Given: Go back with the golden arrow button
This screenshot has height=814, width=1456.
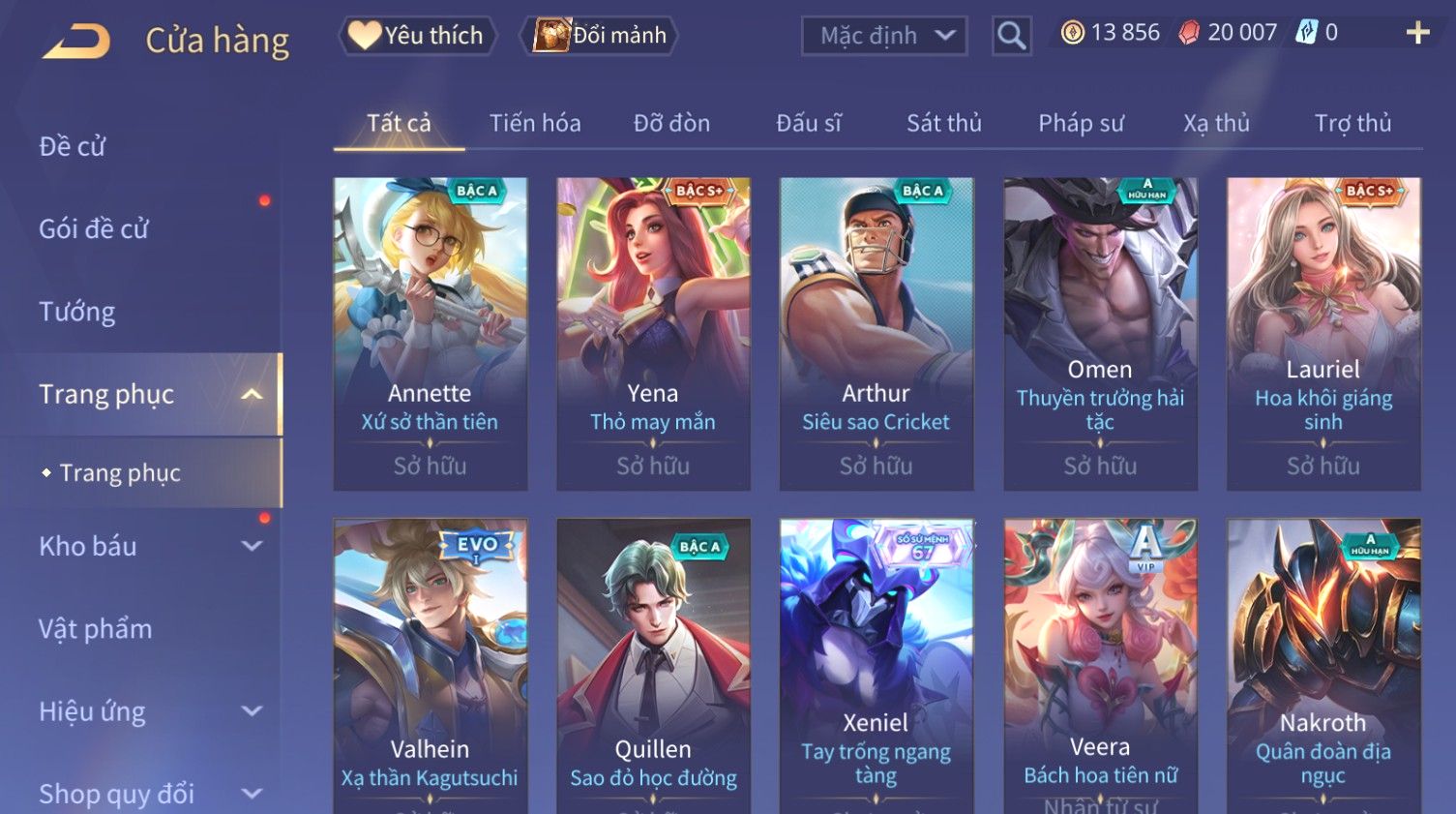Looking at the screenshot, I should tap(77, 41).
